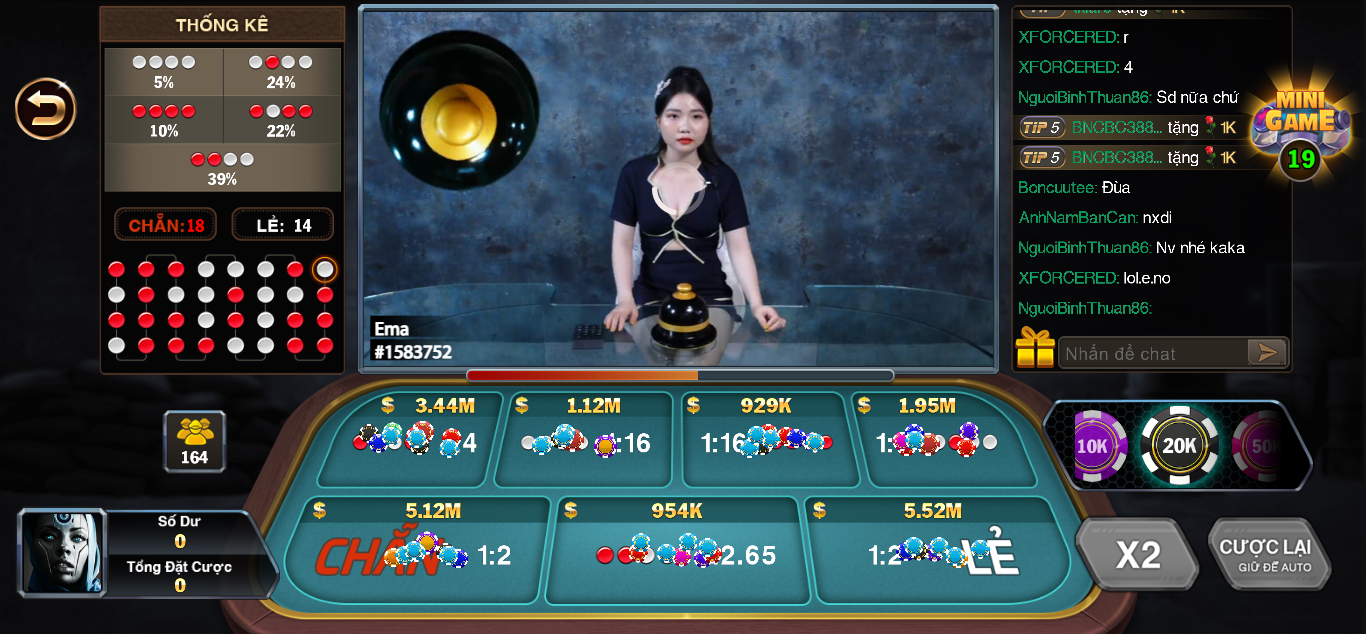Bet on the 2.65 payout area showing 954K
The height and width of the screenshot is (634, 1366).
pos(677,551)
